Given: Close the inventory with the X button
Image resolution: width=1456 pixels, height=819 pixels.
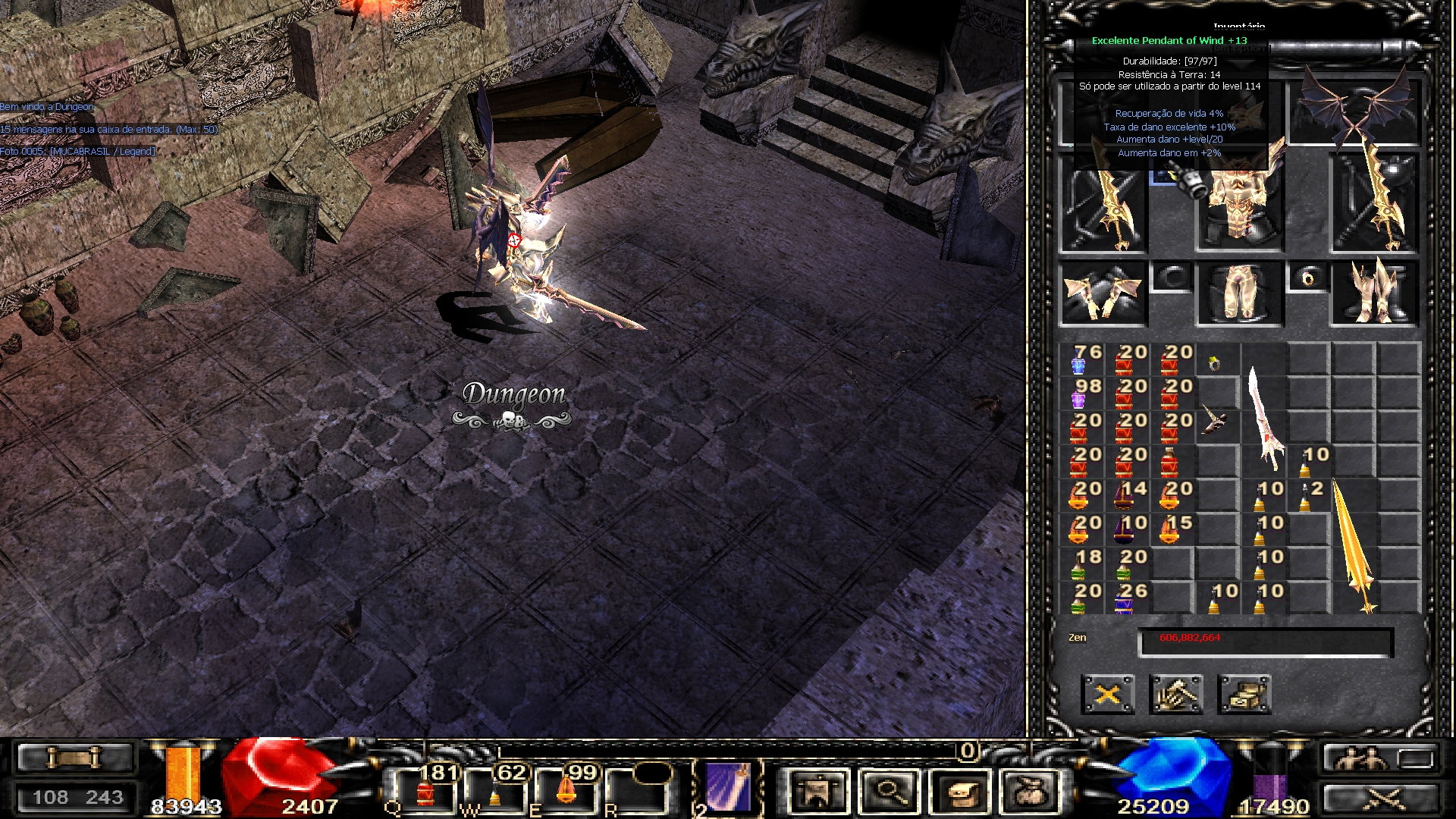Looking at the screenshot, I should pyautogui.click(x=1107, y=694).
